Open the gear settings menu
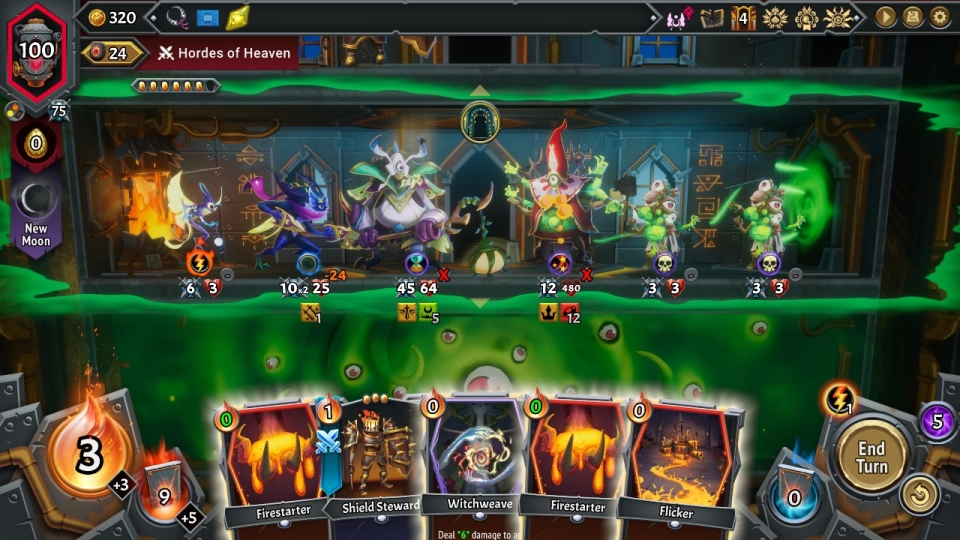Screen dimensions: 960x540 pyautogui.click(x=940, y=17)
